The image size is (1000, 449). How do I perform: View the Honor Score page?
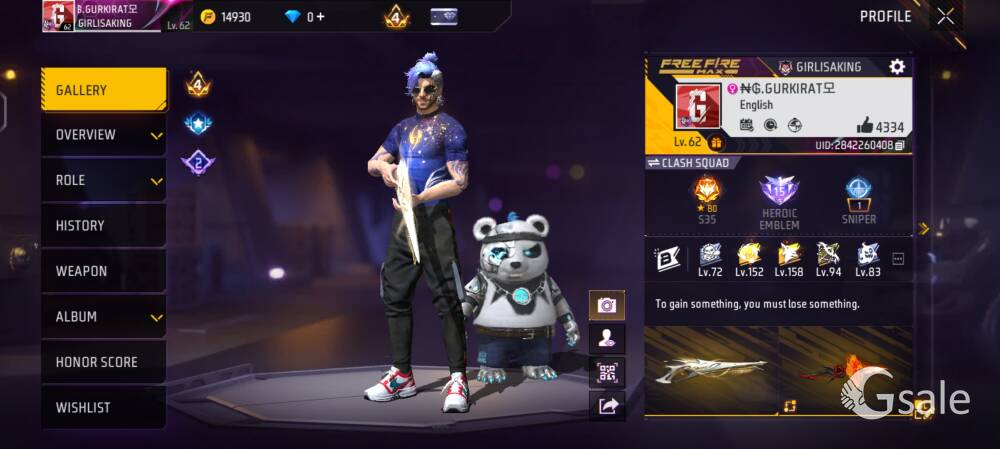[103, 362]
